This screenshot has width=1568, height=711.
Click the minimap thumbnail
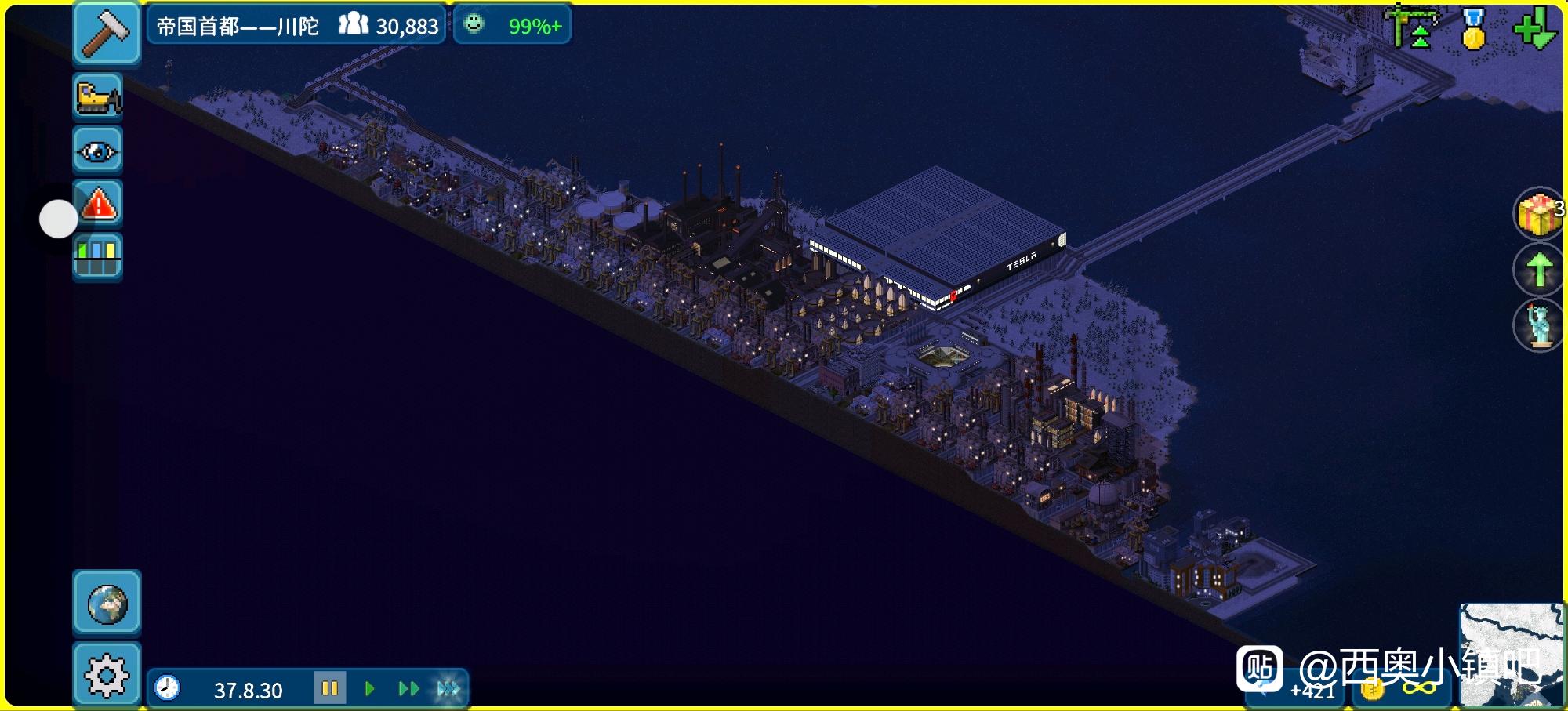1512,655
